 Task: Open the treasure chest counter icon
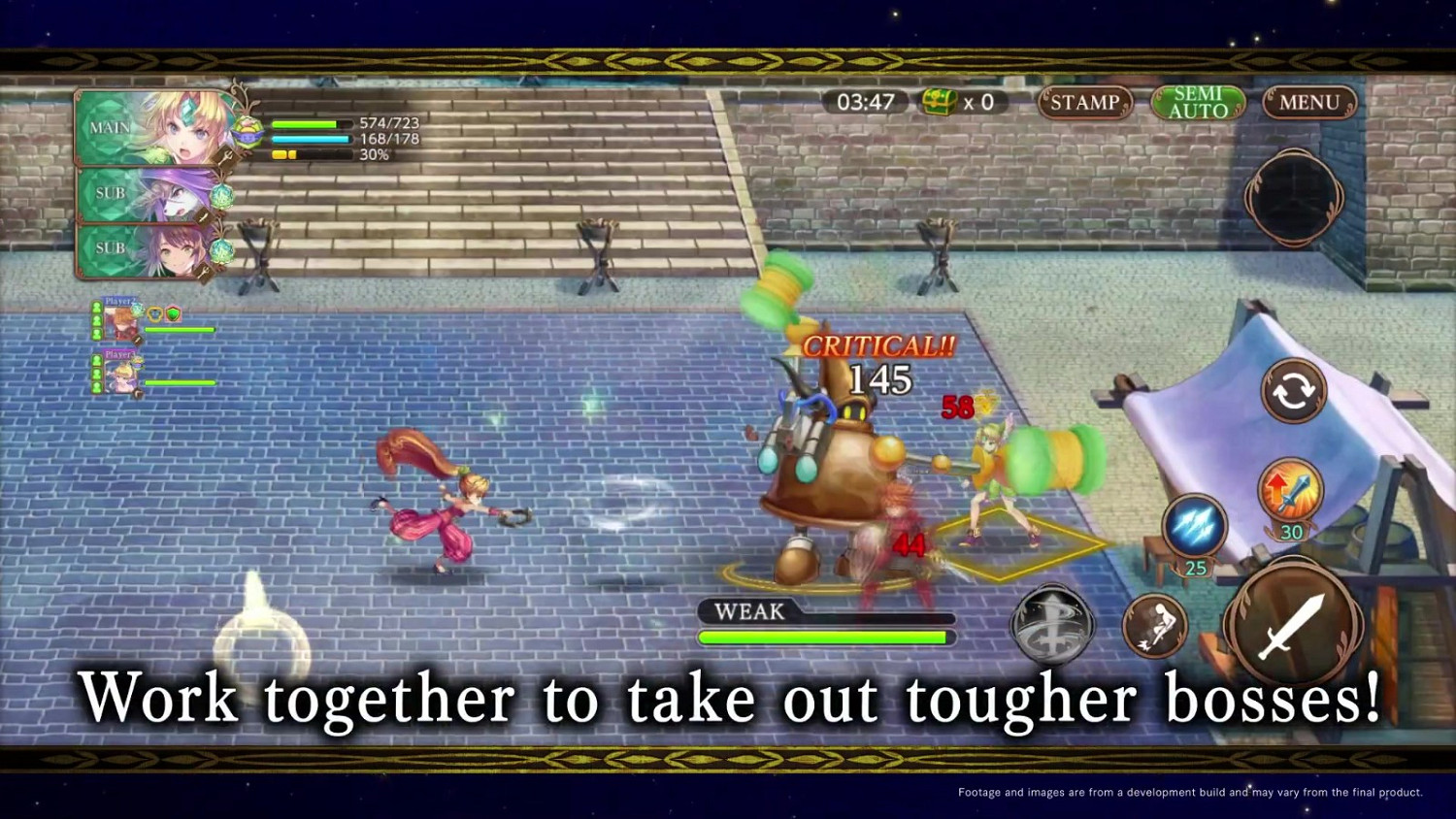(938, 101)
